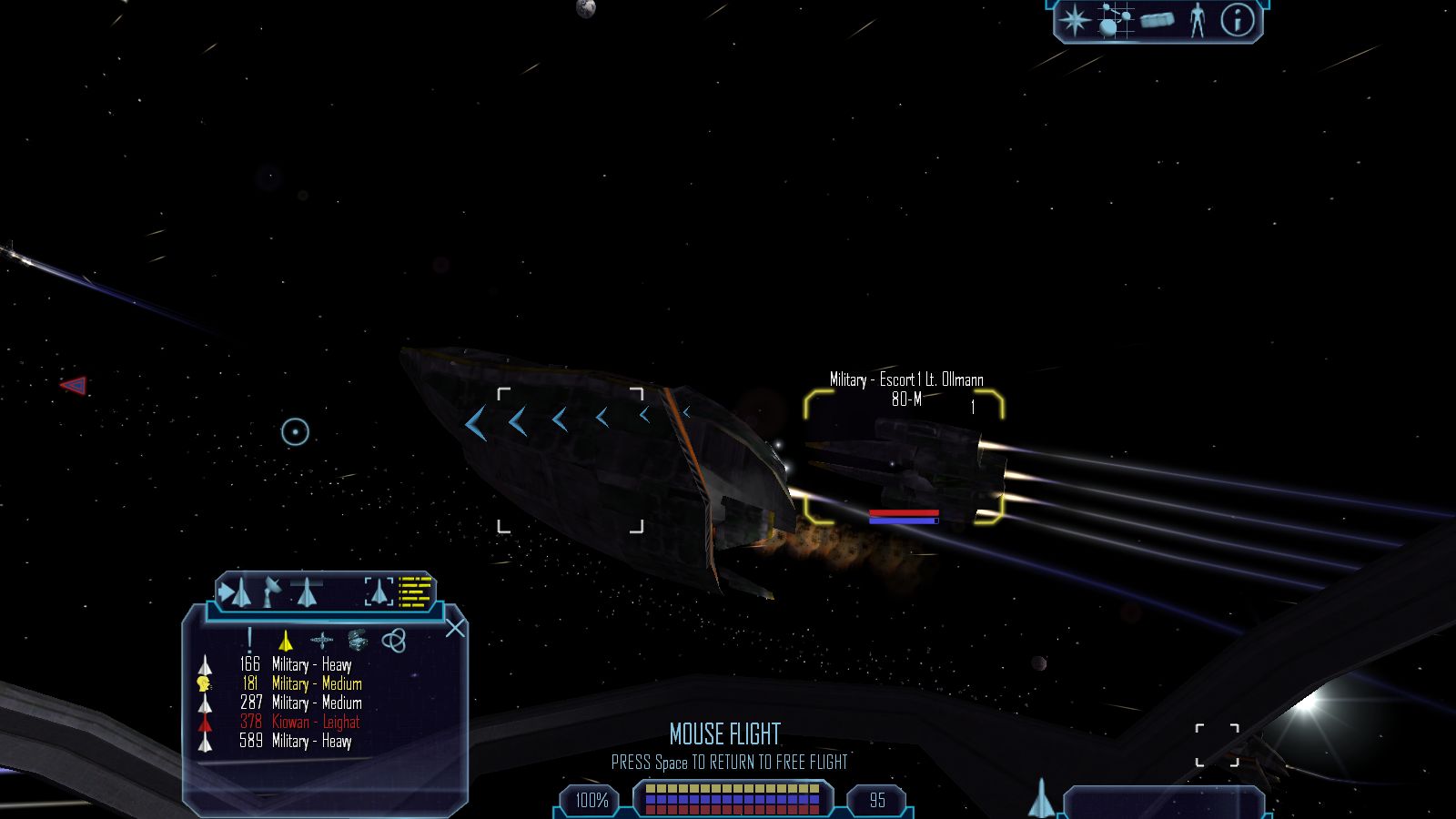This screenshot has width=1456, height=819.
Task: Open the cargo crate inventory icon
Action: click(x=1157, y=21)
